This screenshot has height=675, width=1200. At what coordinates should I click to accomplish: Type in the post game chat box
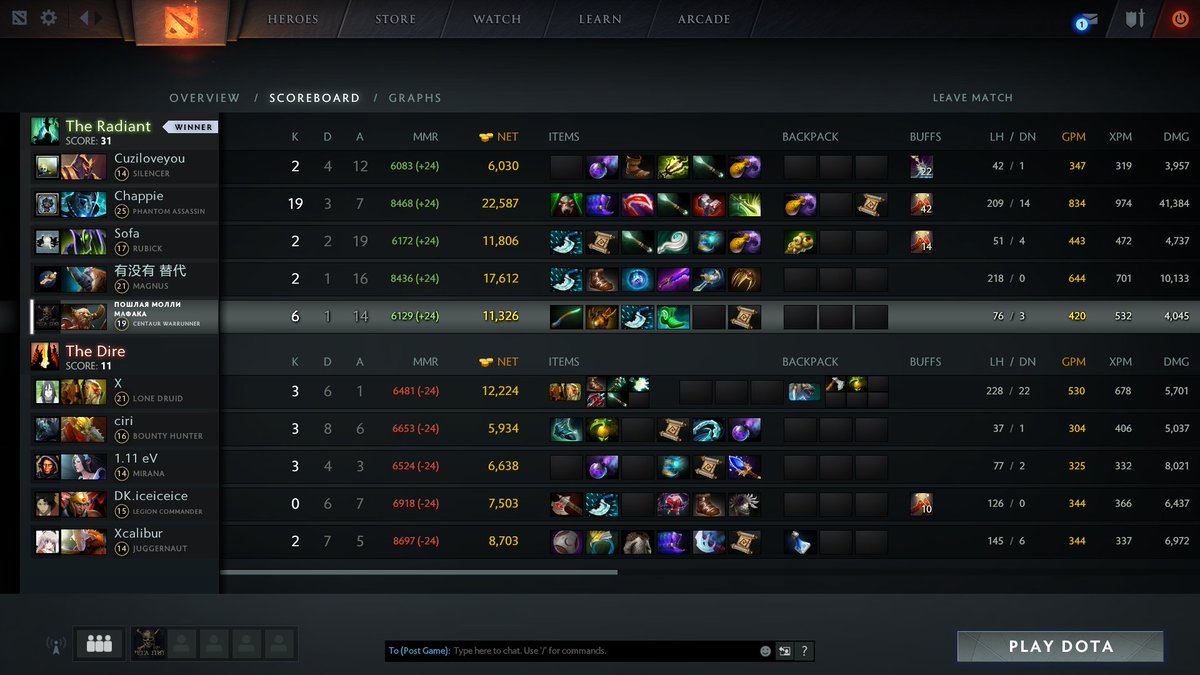coord(600,651)
